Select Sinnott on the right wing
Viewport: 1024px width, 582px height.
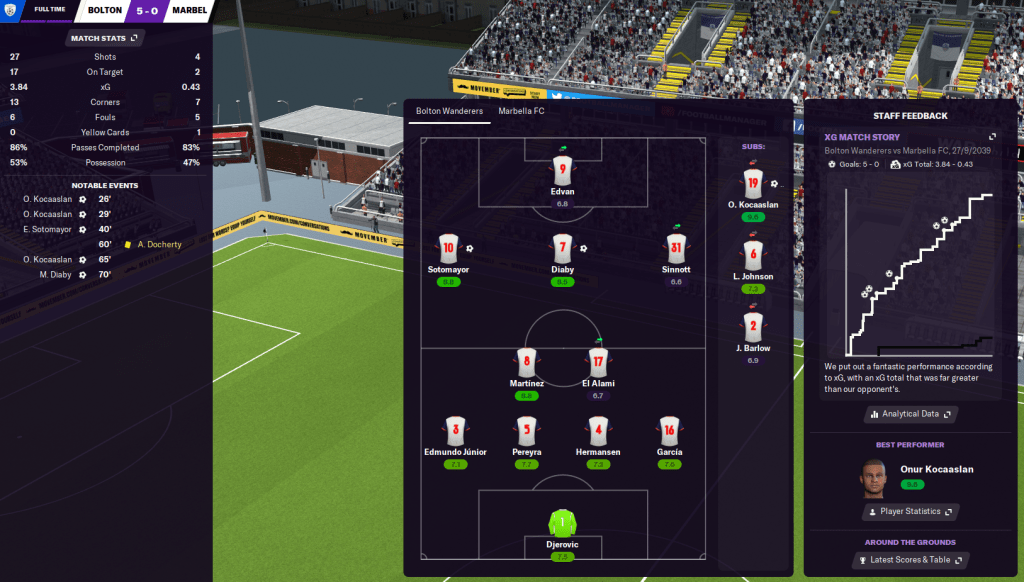tap(677, 249)
